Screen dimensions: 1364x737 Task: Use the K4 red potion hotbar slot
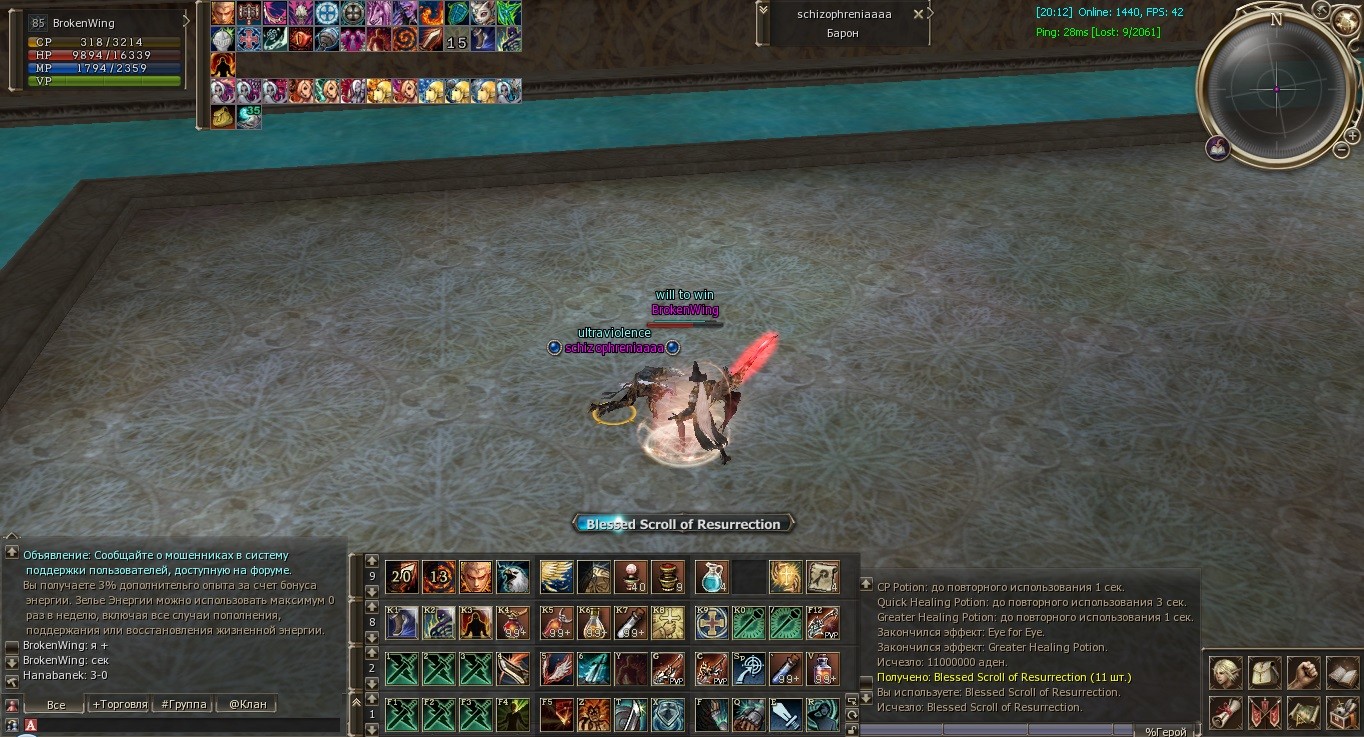click(513, 622)
